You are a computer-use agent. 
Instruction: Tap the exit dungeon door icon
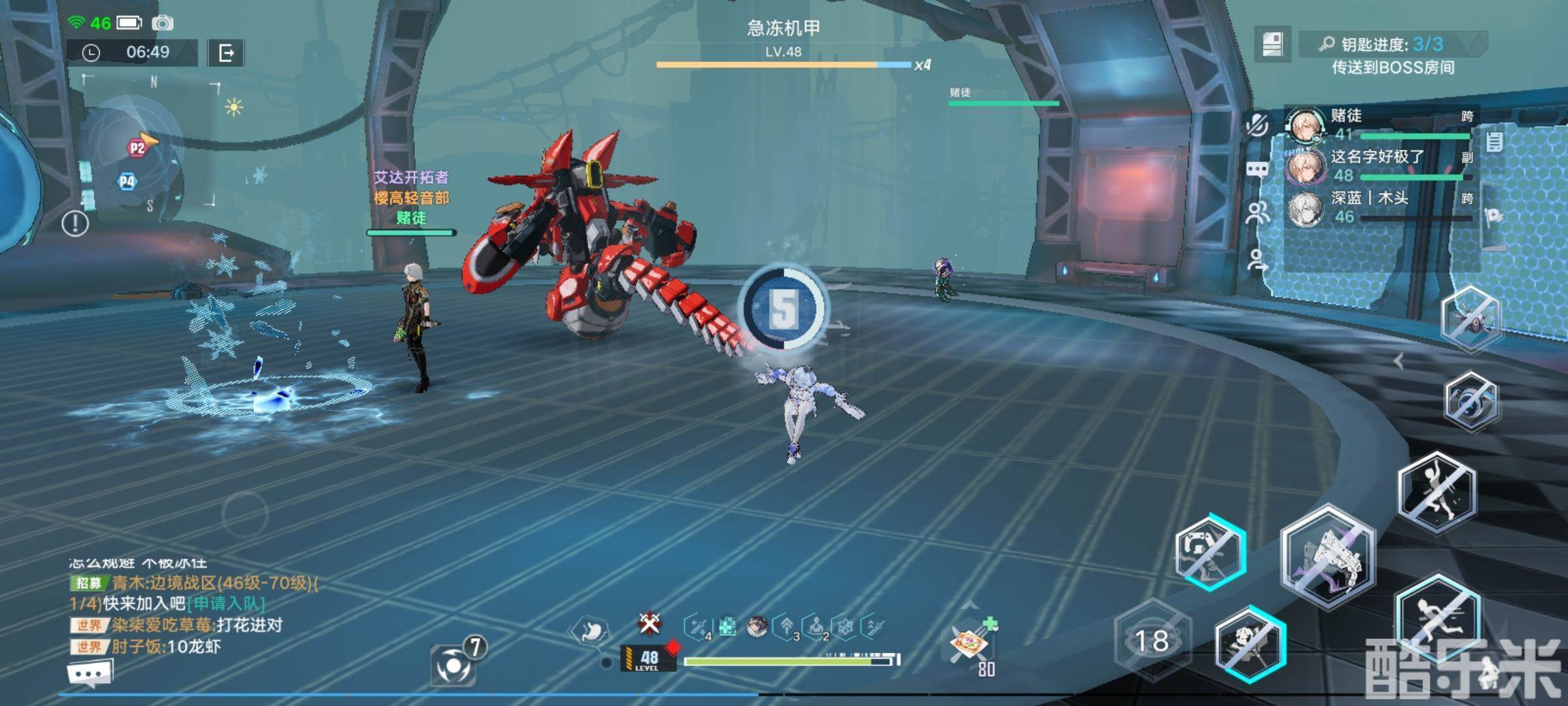click(x=226, y=53)
